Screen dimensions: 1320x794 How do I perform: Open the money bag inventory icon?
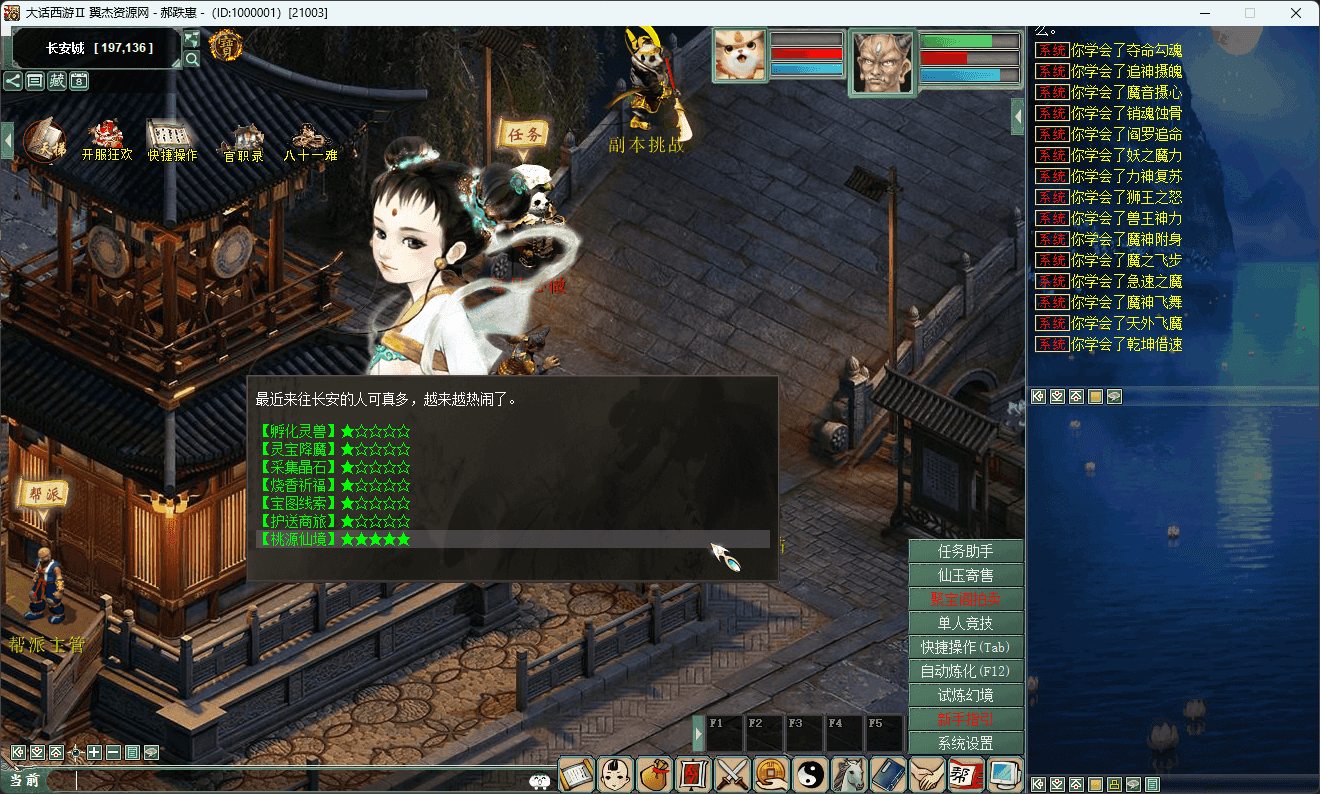pos(654,774)
